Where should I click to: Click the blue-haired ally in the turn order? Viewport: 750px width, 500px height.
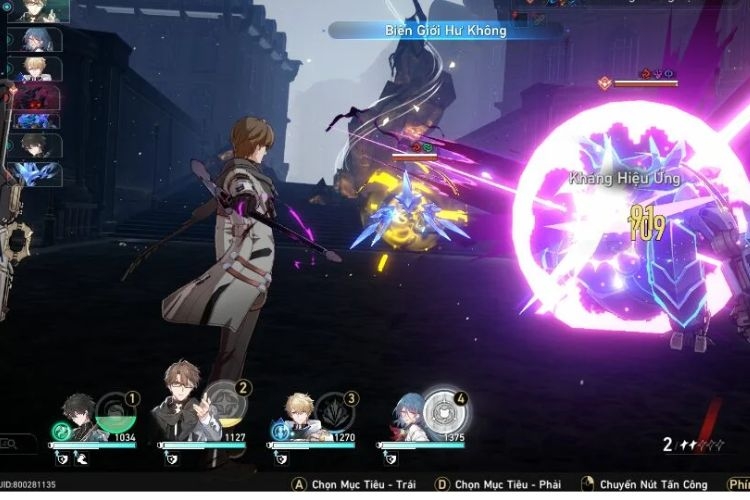[x=37, y=40]
